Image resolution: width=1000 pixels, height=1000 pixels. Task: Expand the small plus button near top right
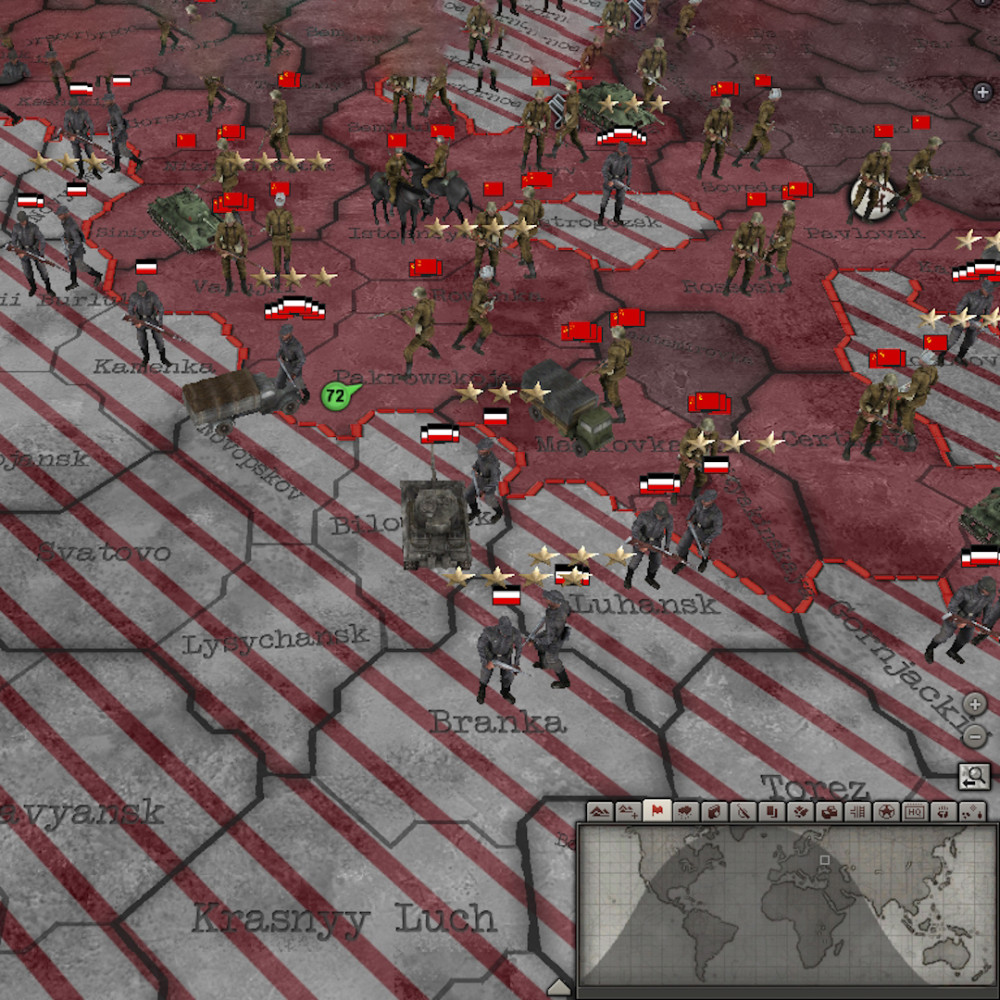coord(982,92)
